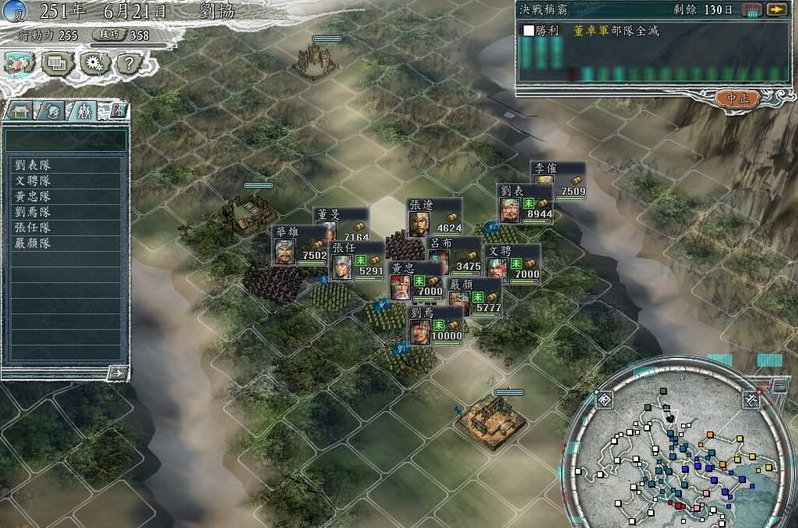Open the gear settings icon
The width and height of the screenshot is (798, 528).
(95, 63)
